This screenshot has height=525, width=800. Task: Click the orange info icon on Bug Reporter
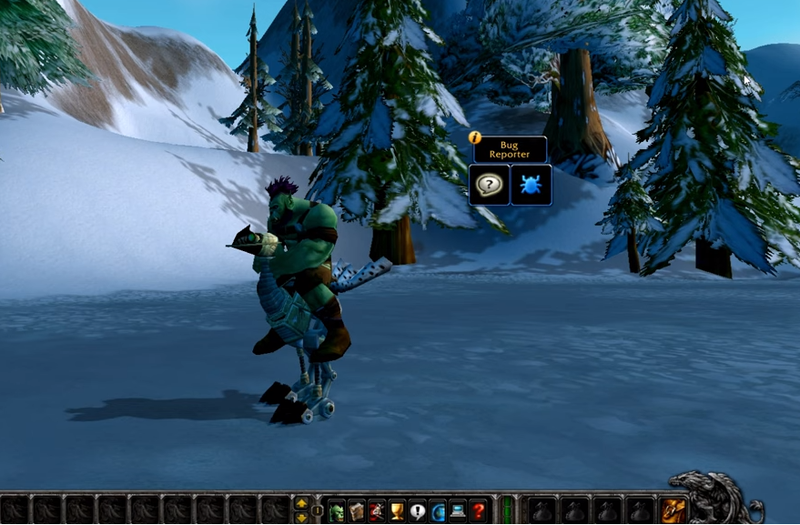pyautogui.click(x=475, y=138)
